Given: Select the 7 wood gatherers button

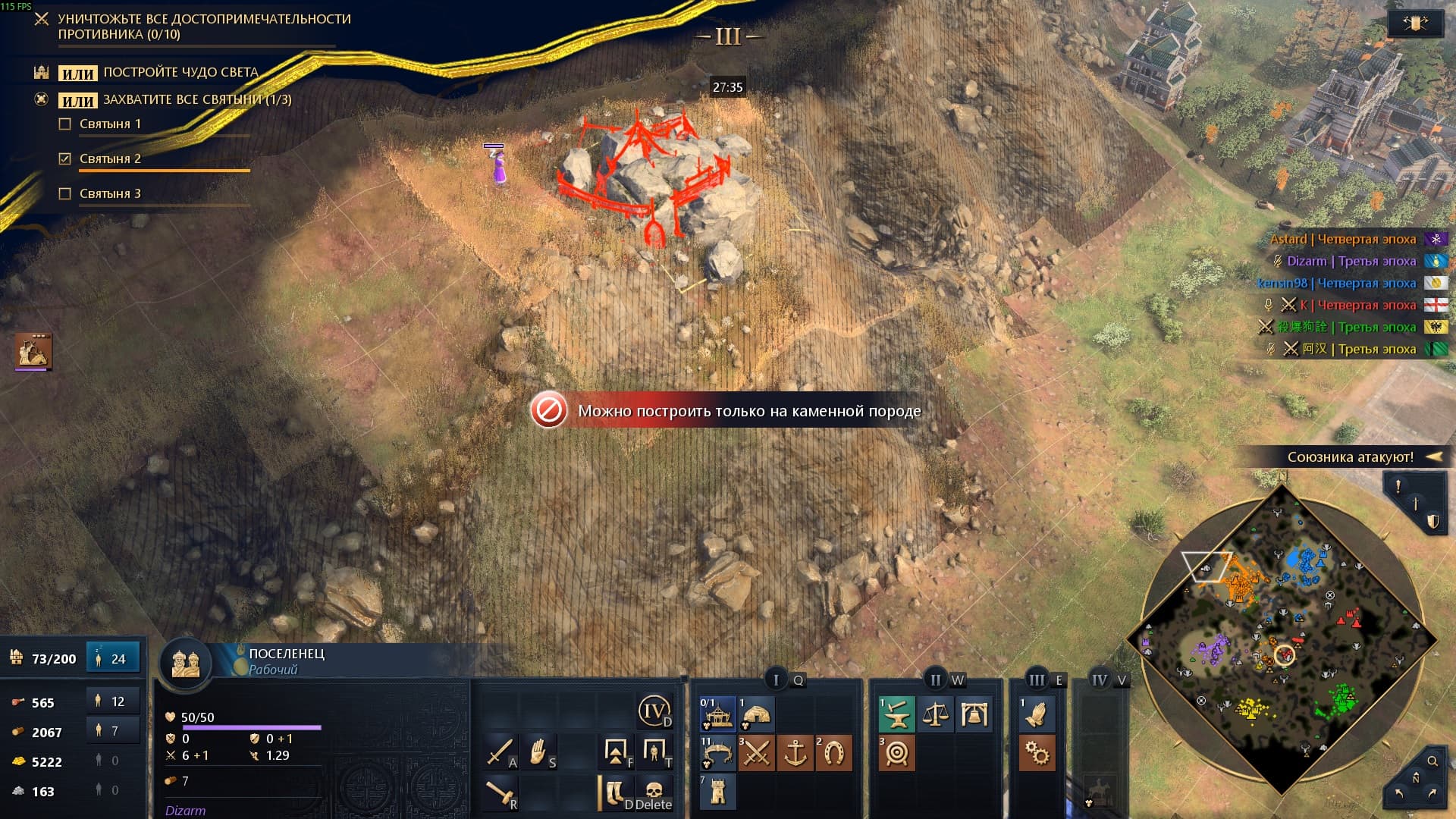Looking at the screenshot, I should (113, 731).
